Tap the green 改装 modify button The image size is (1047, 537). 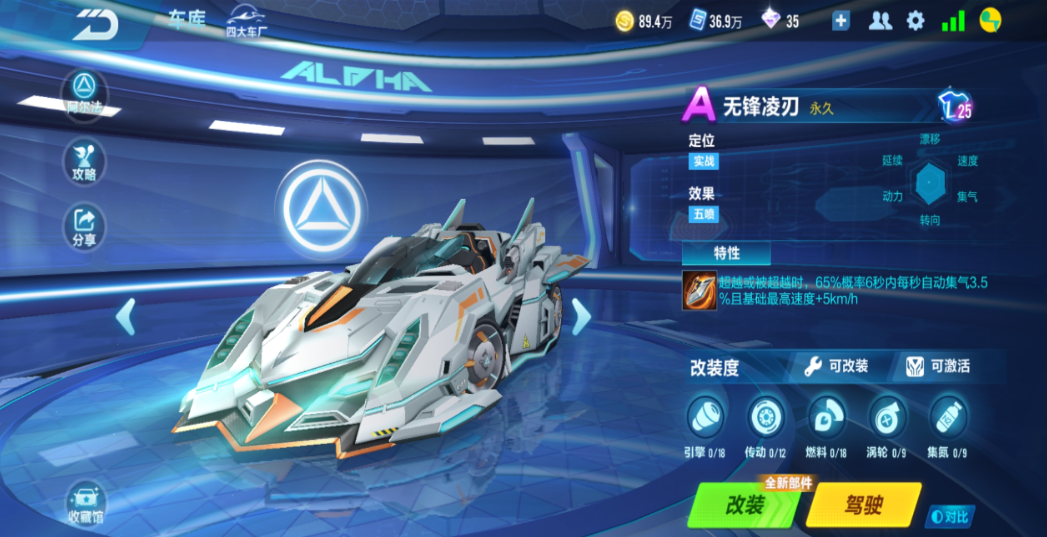point(745,505)
